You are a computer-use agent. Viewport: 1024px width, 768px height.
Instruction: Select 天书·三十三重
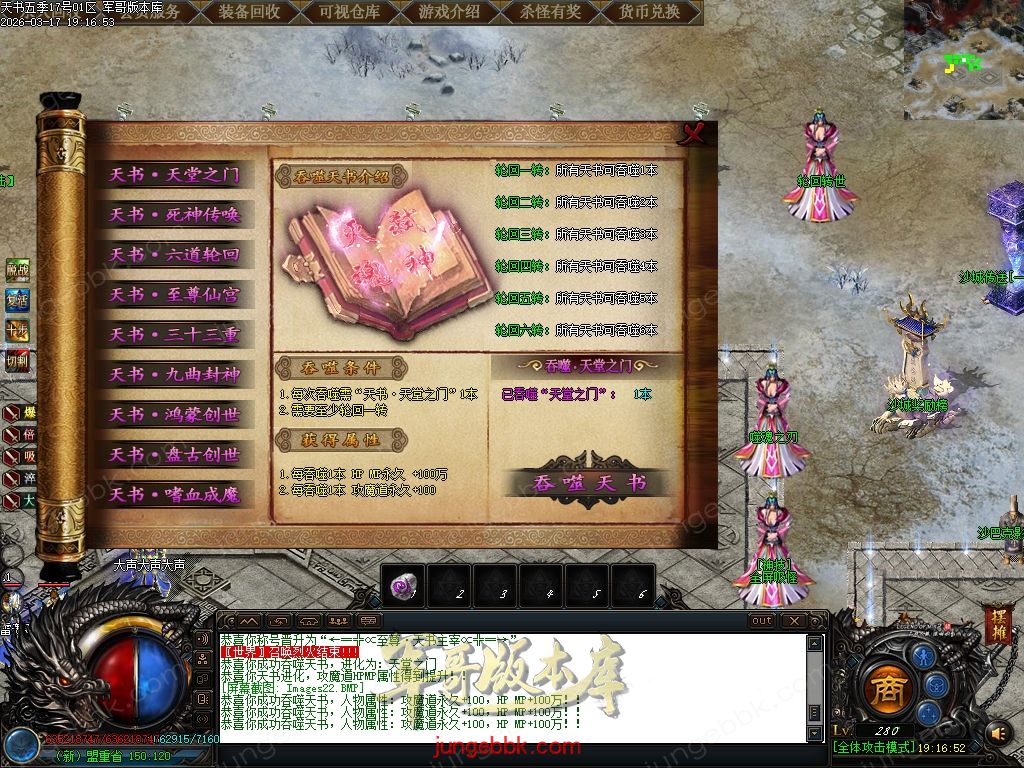(x=174, y=335)
